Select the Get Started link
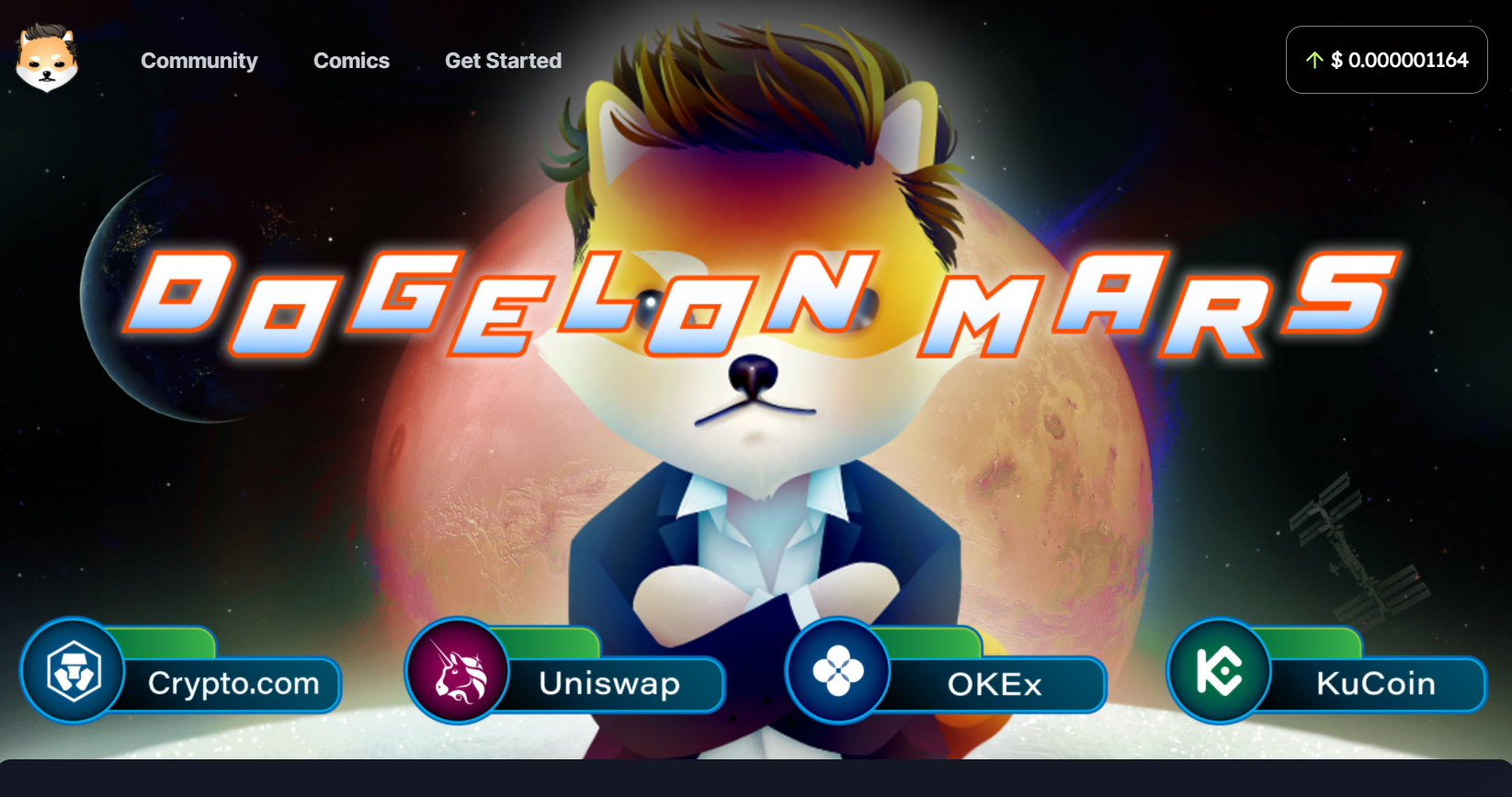The height and width of the screenshot is (797, 1512). (503, 61)
